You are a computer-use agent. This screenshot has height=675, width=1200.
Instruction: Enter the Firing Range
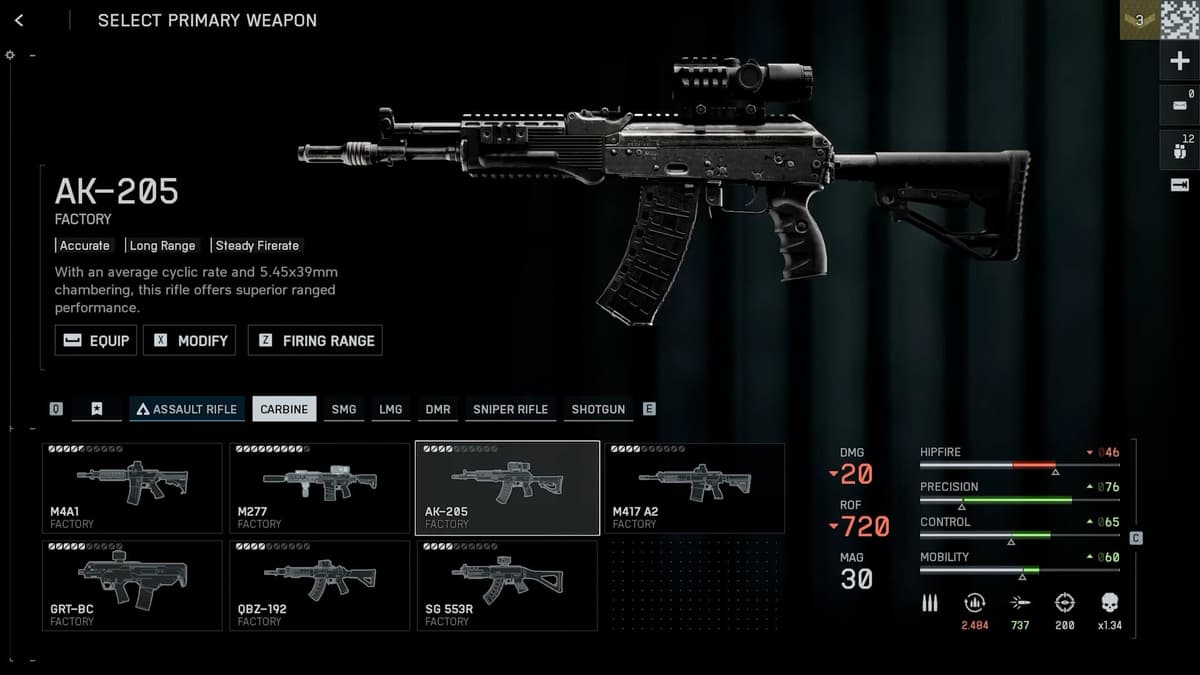(315, 340)
